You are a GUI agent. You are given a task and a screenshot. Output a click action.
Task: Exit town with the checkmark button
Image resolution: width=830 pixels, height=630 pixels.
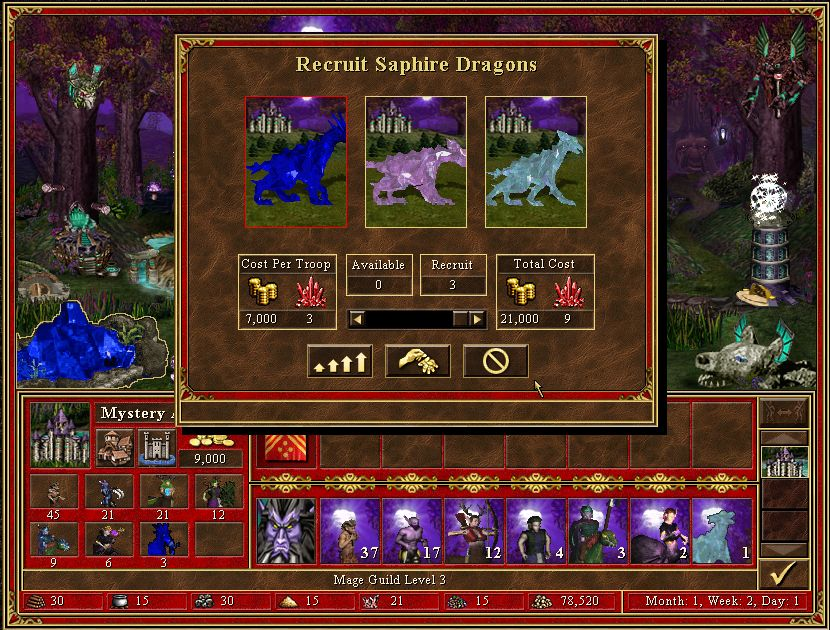784,573
